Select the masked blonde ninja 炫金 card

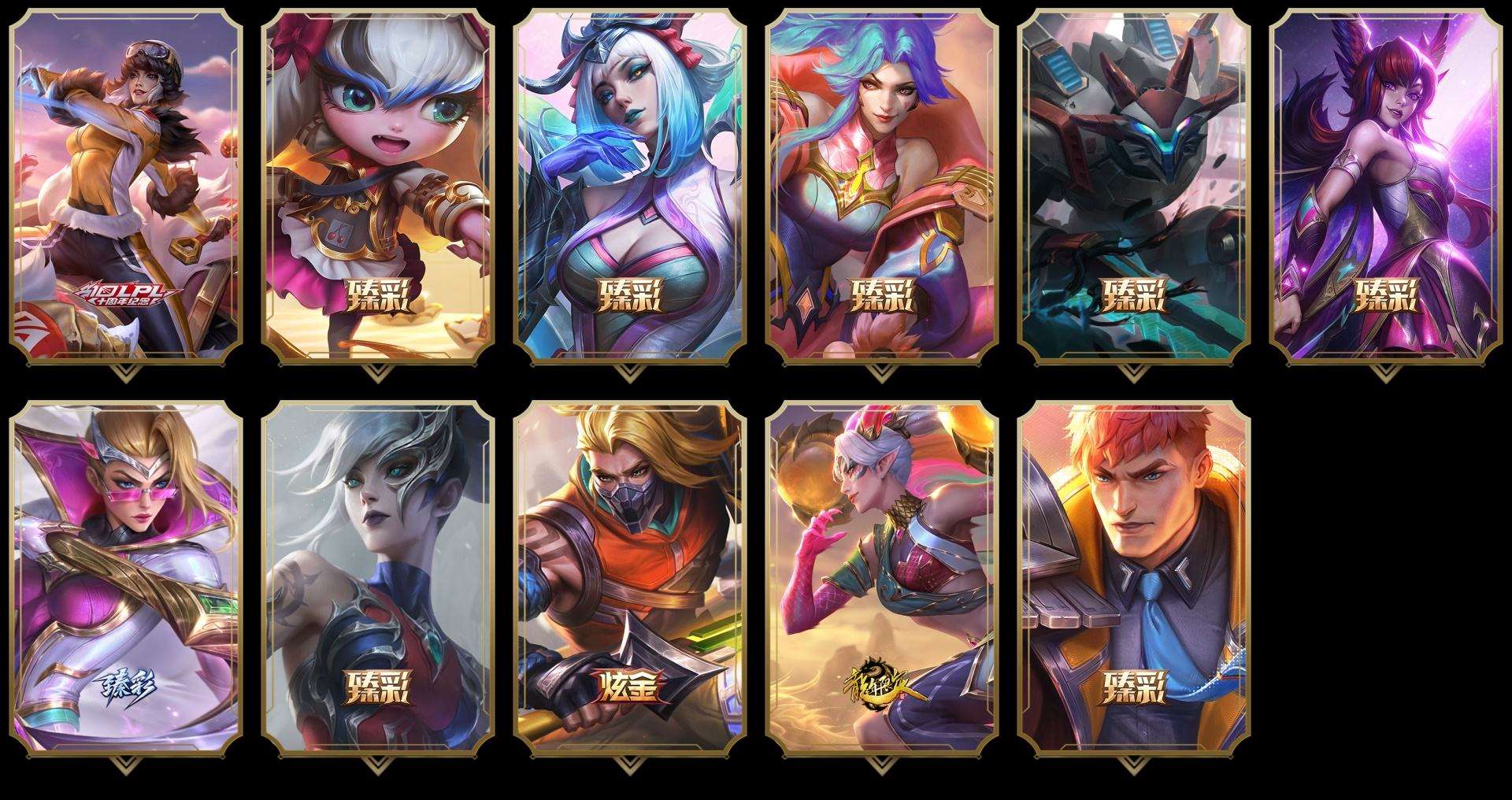[630, 578]
